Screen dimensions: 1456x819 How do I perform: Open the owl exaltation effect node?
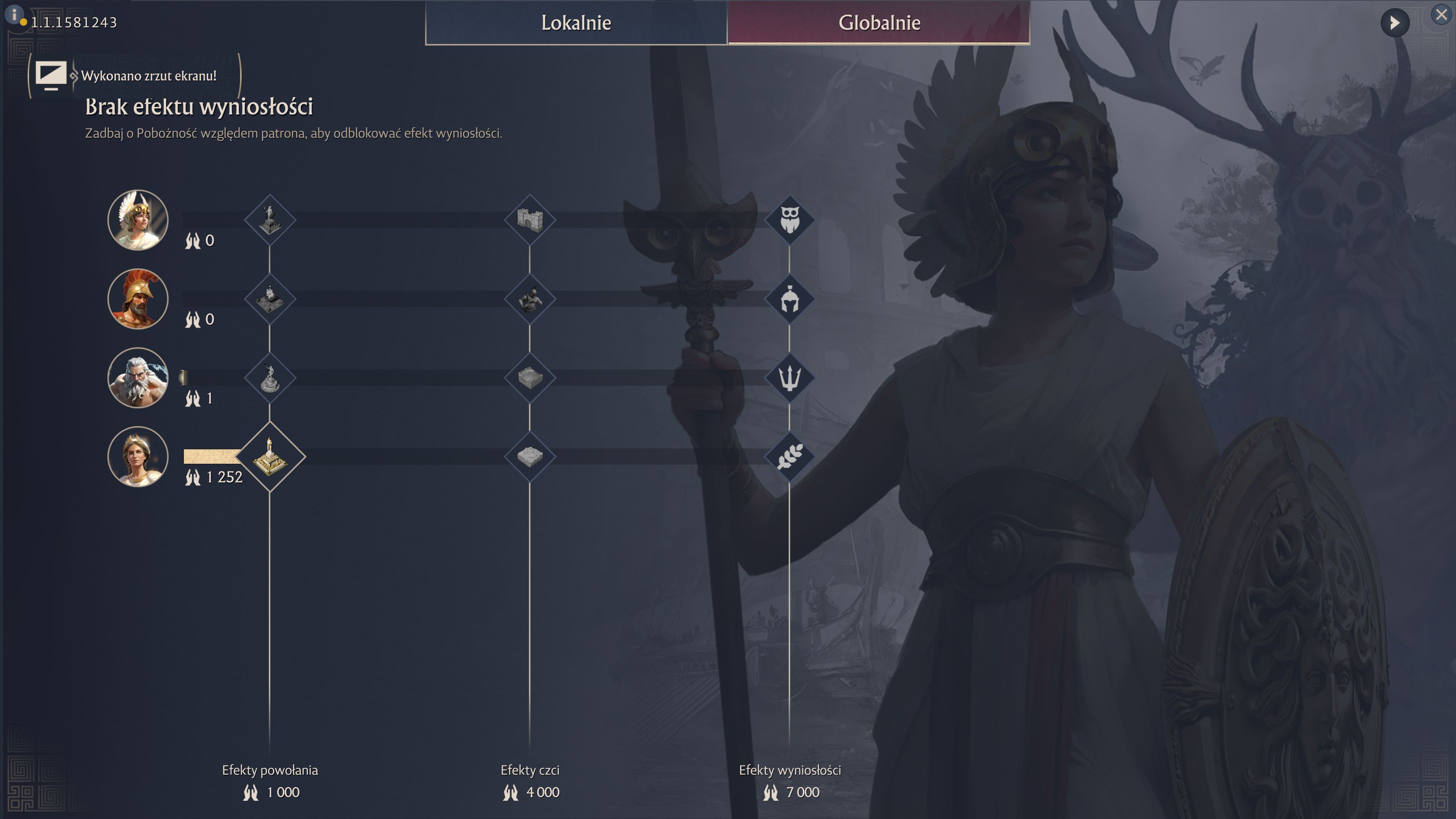(x=789, y=220)
